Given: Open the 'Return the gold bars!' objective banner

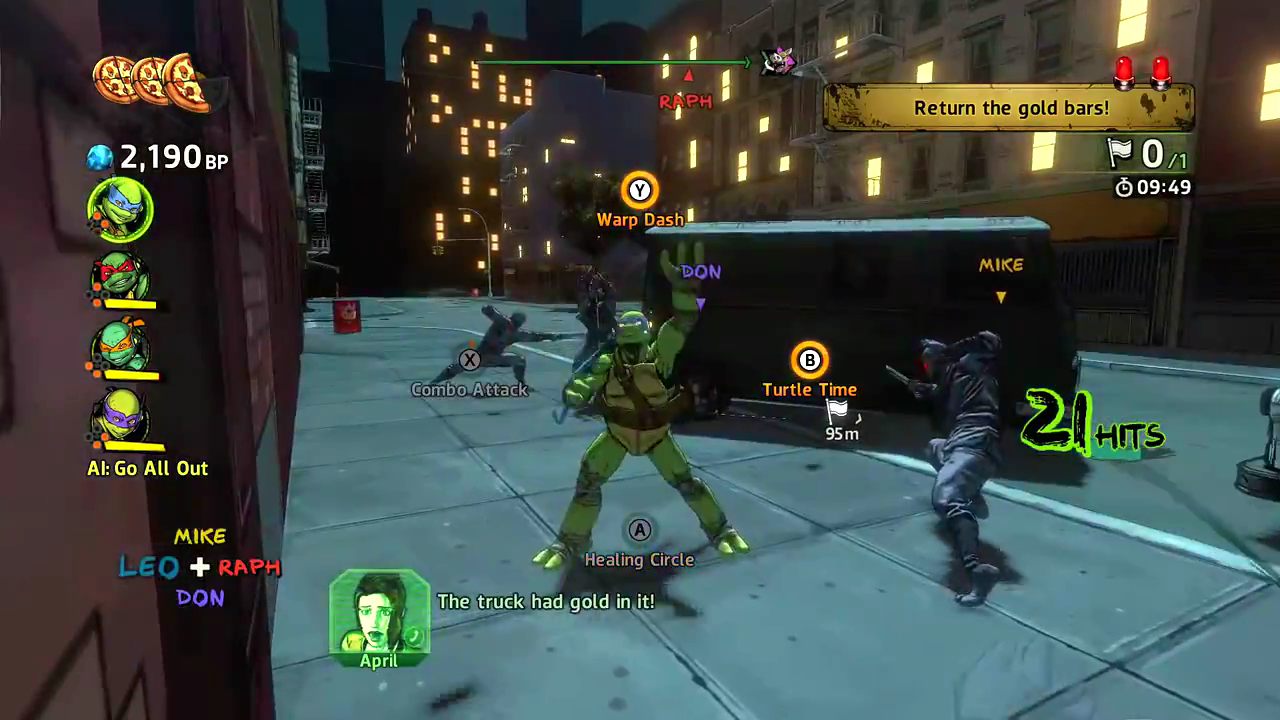Looking at the screenshot, I should point(1009,107).
